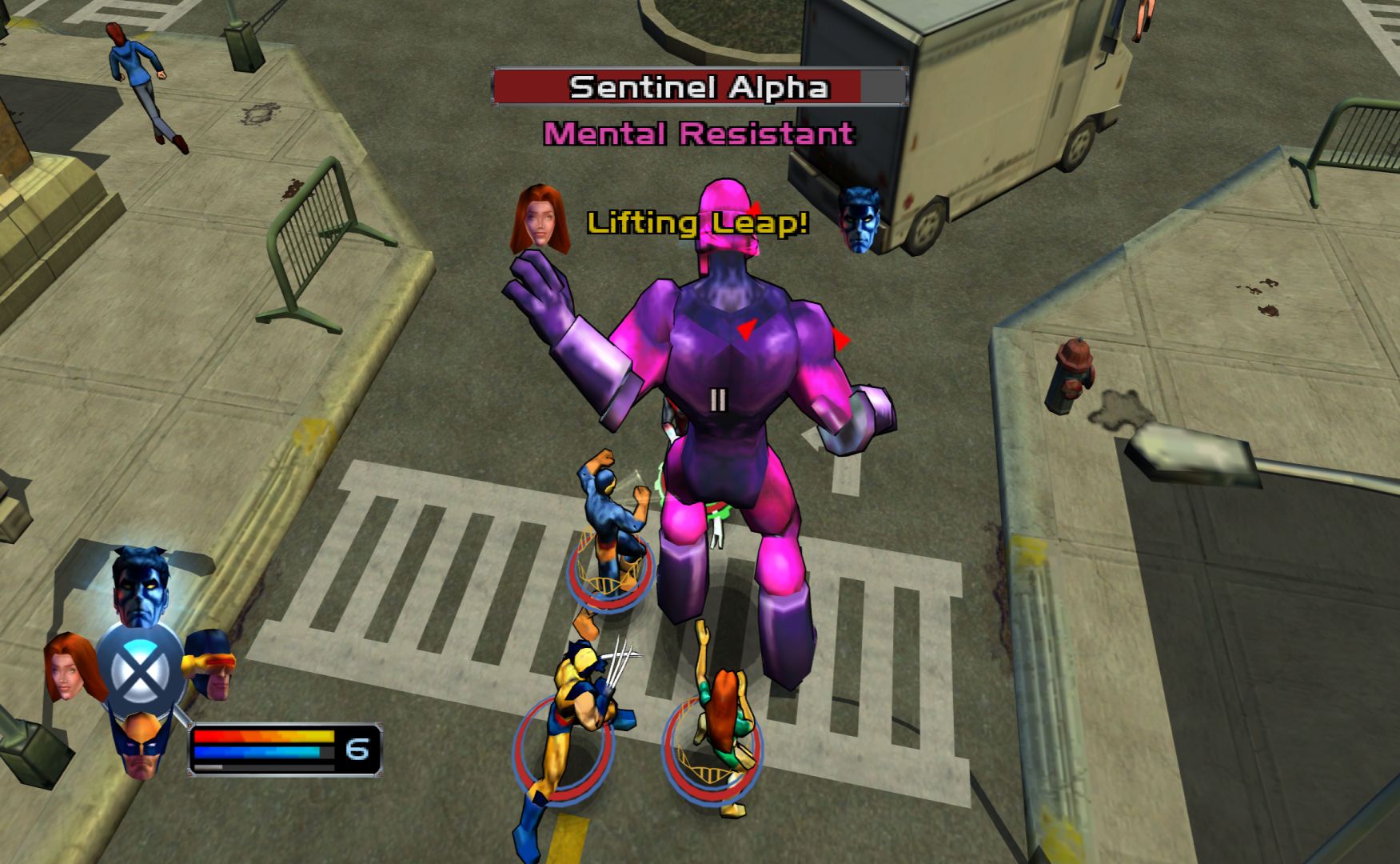This screenshot has width=1400, height=864.
Task: Switch to Jean Grey in the team wheel
Action: (x=70, y=666)
